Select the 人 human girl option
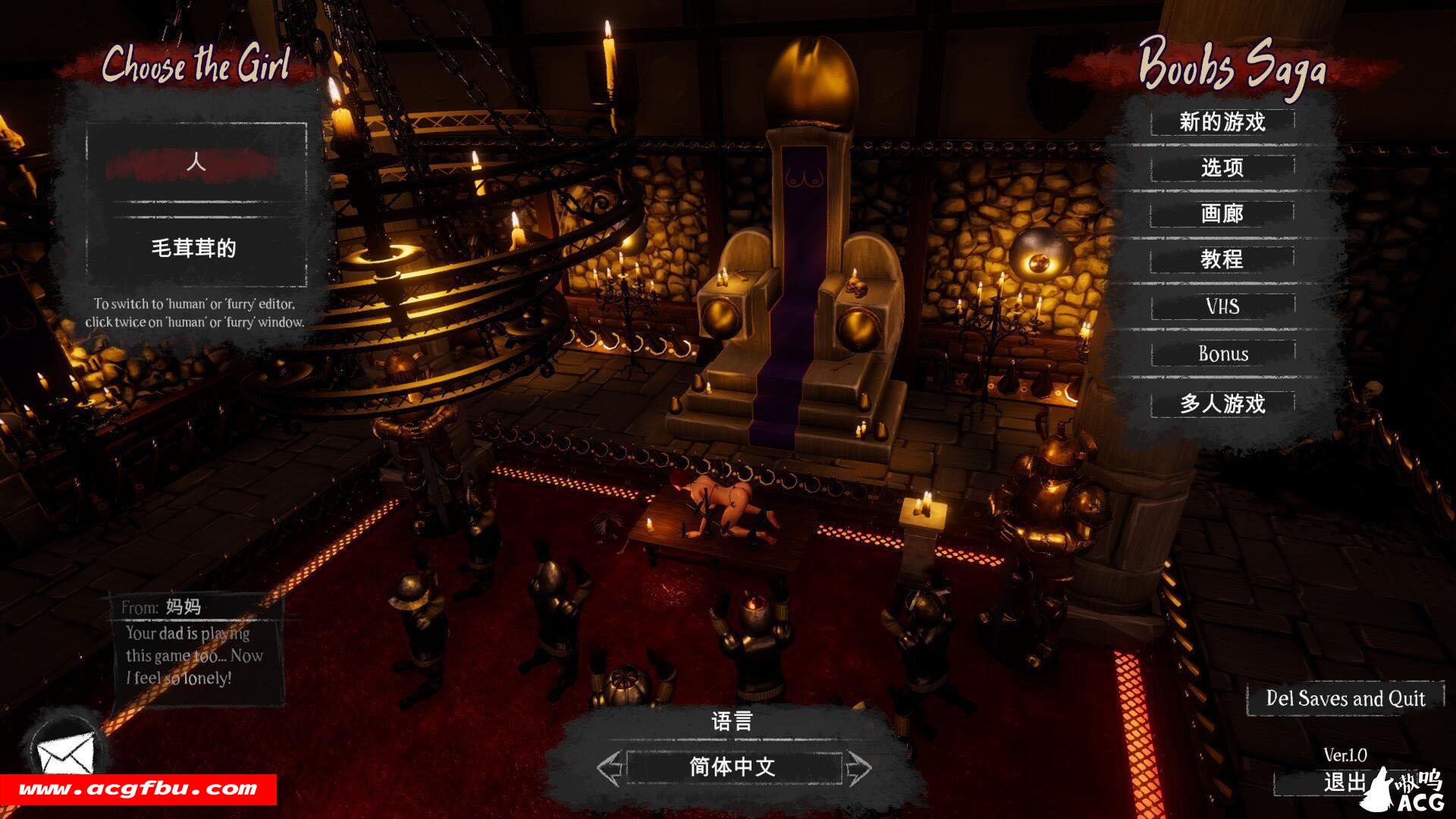 [196, 163]
